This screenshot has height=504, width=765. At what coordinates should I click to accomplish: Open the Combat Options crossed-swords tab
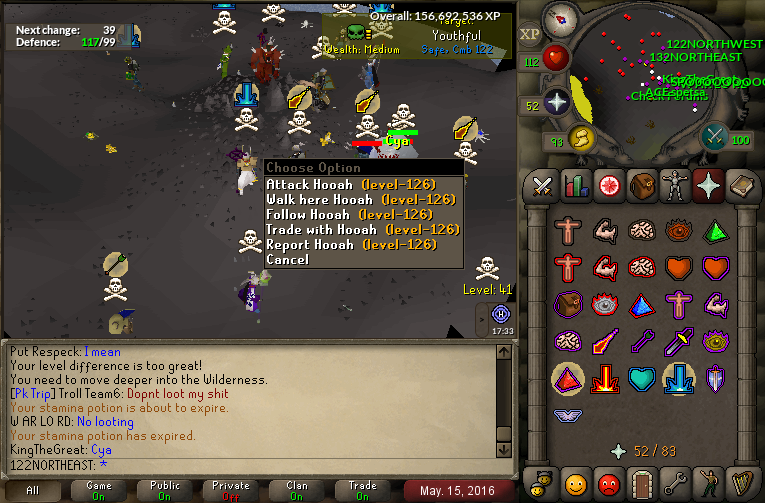click(x=542, y=186)
